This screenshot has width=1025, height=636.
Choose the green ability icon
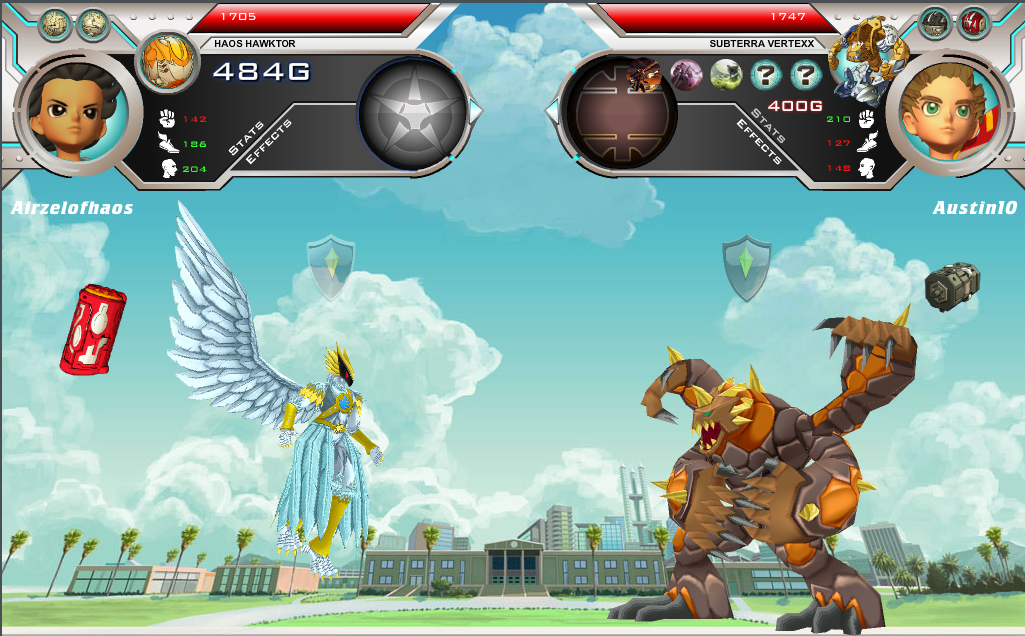coord(726,75)
